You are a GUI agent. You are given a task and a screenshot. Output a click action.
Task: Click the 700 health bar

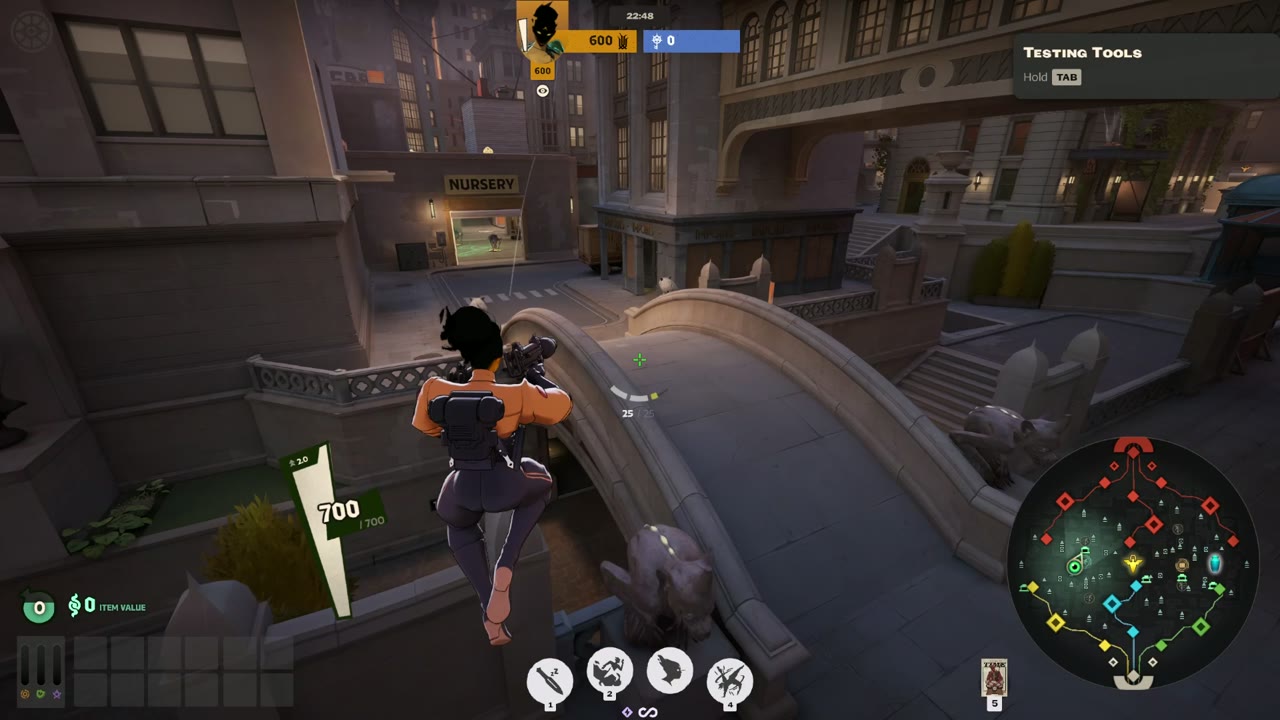click(340, 510)
